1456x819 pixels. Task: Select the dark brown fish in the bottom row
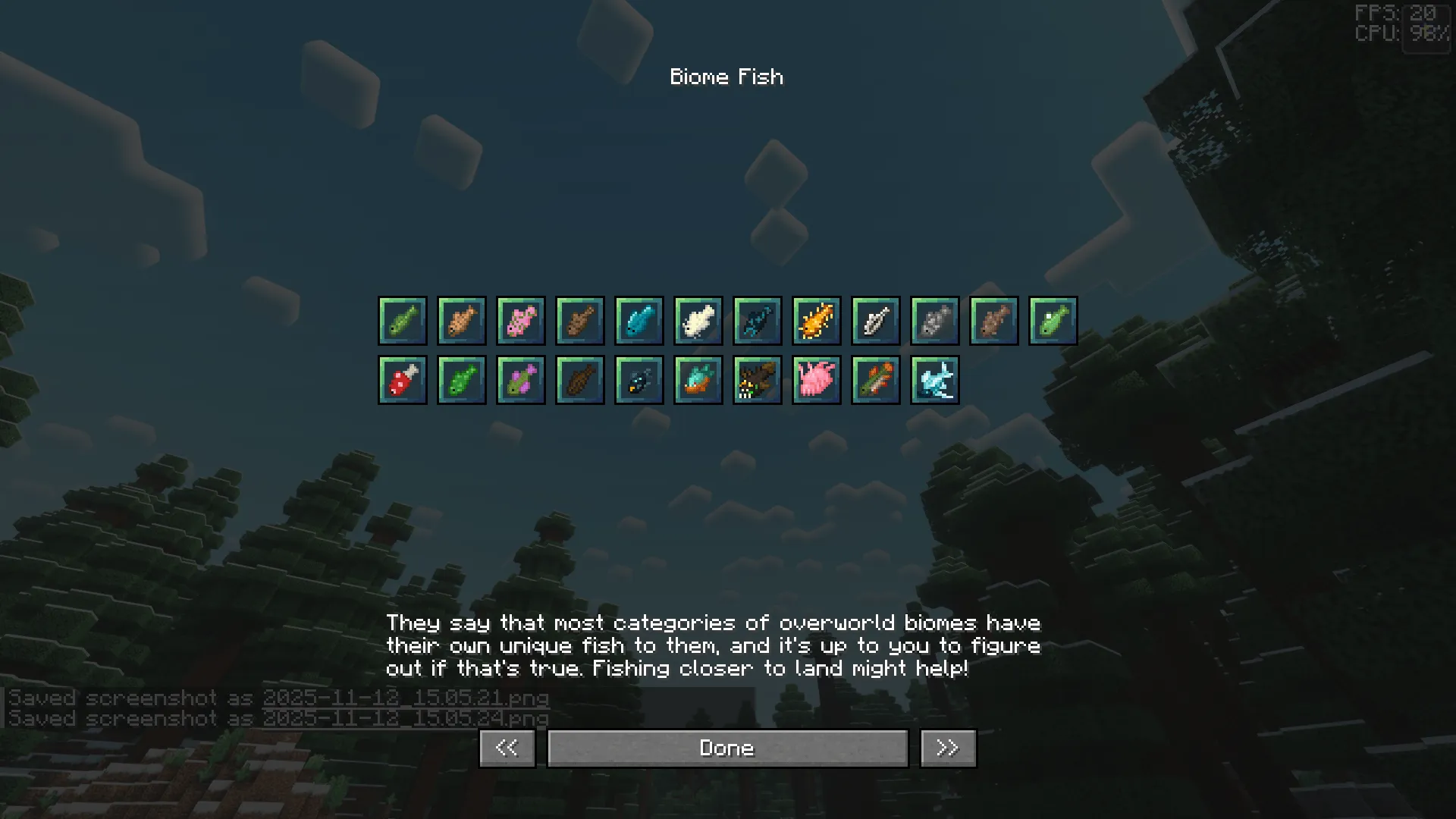579,379
